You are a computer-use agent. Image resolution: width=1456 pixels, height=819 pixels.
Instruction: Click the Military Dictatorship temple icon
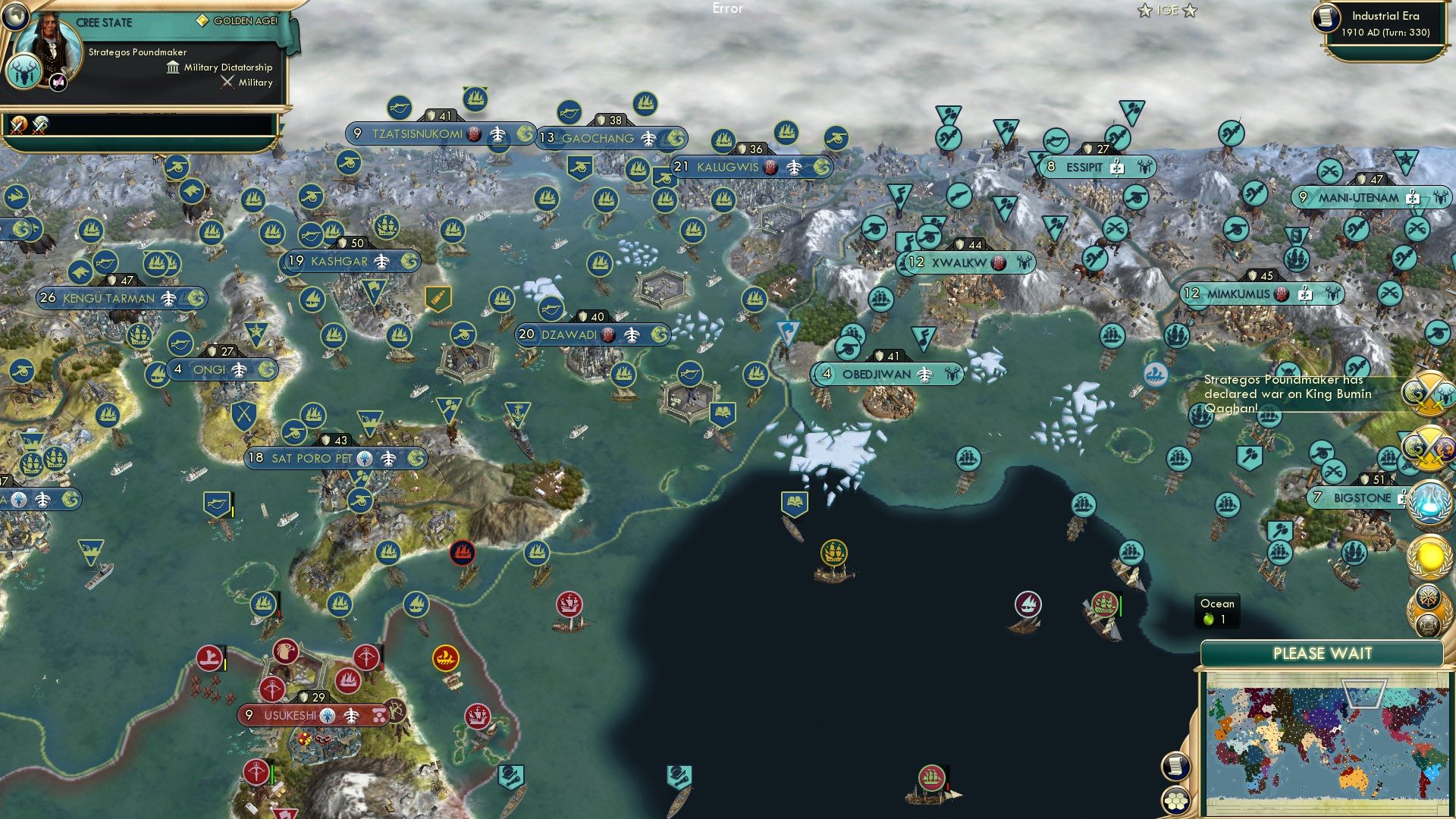[173, 67]
